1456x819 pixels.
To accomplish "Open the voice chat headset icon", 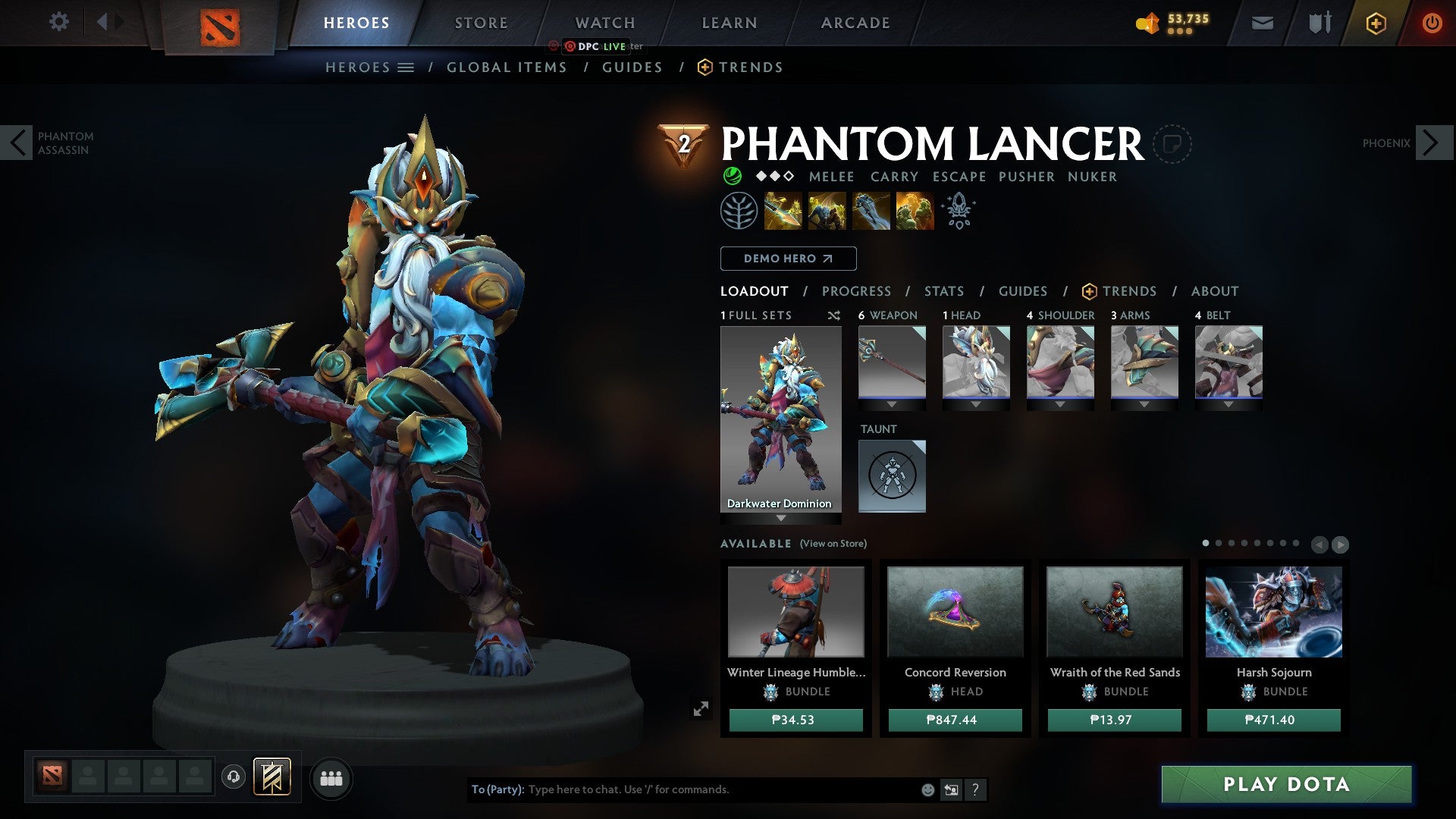I will (234, 777).
